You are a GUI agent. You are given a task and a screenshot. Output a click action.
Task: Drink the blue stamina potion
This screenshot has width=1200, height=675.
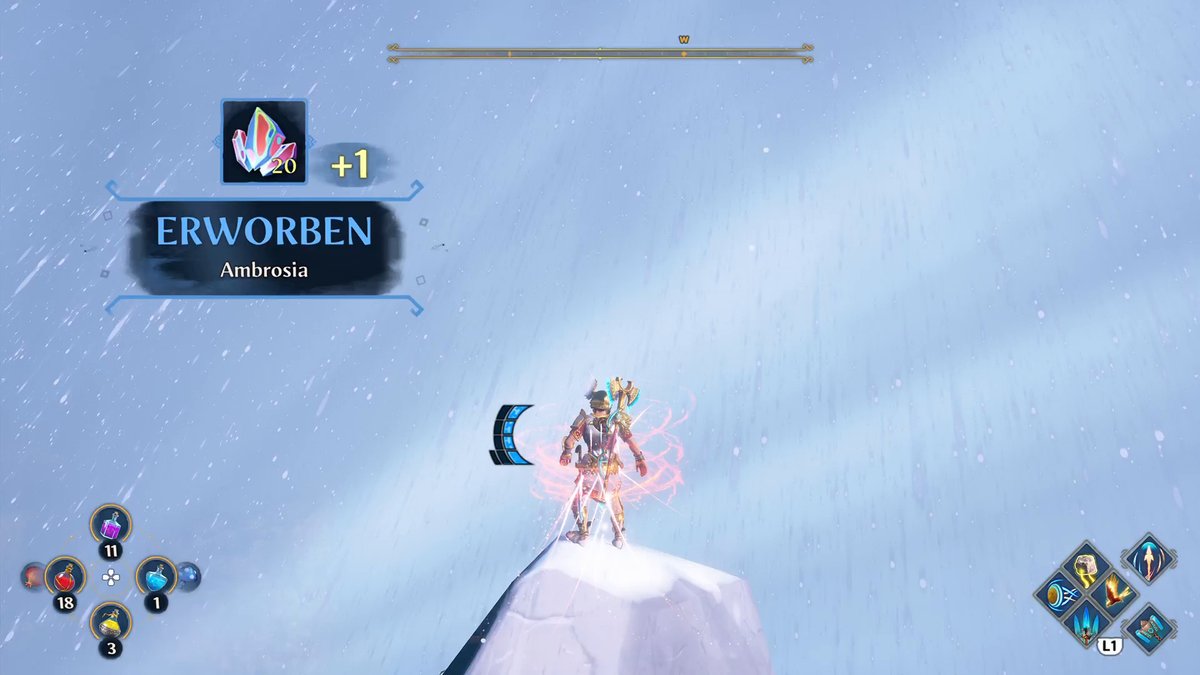(156, 577)
